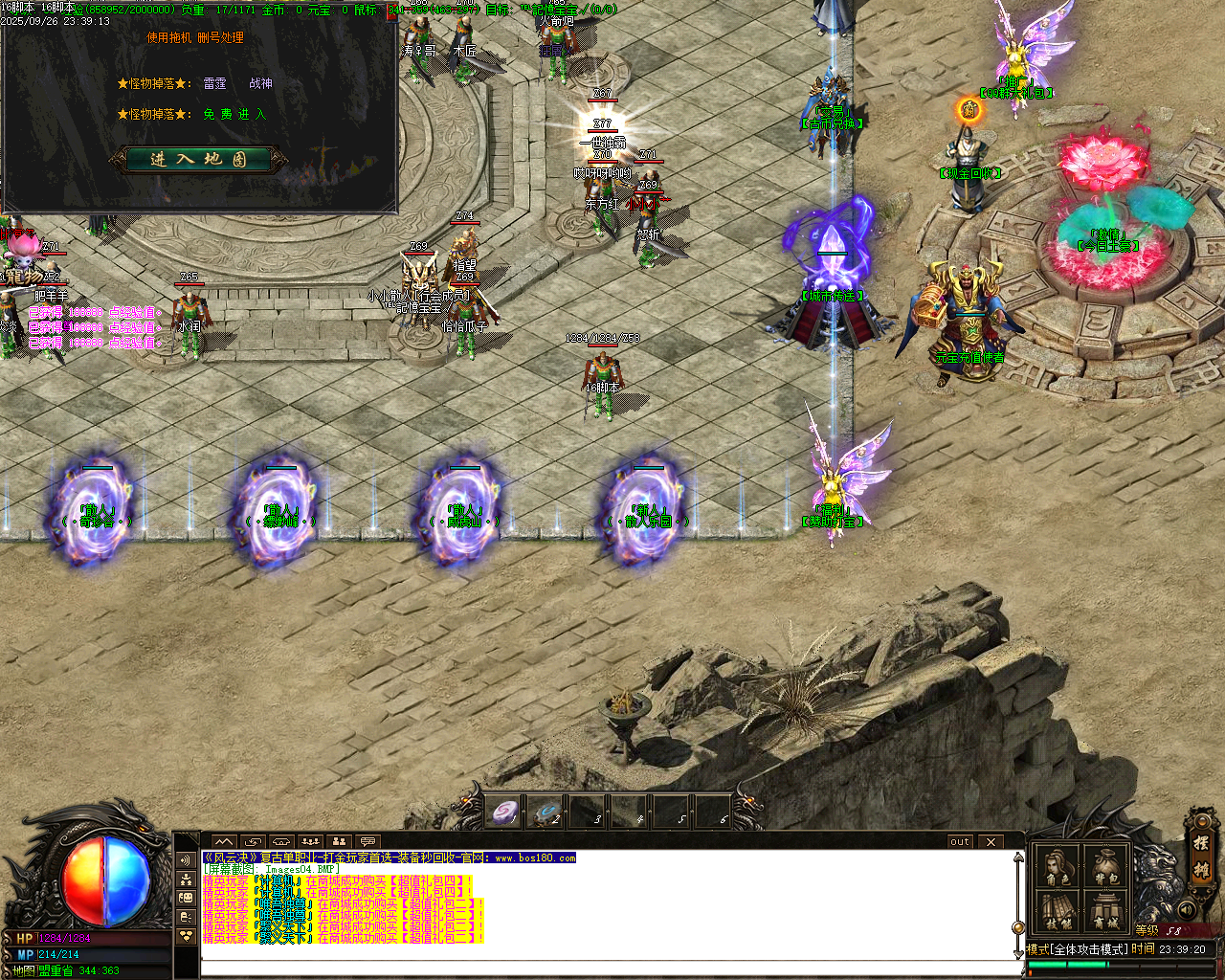Toggle the [全体攻击模式] attack mode setting

coord(1090,949)
